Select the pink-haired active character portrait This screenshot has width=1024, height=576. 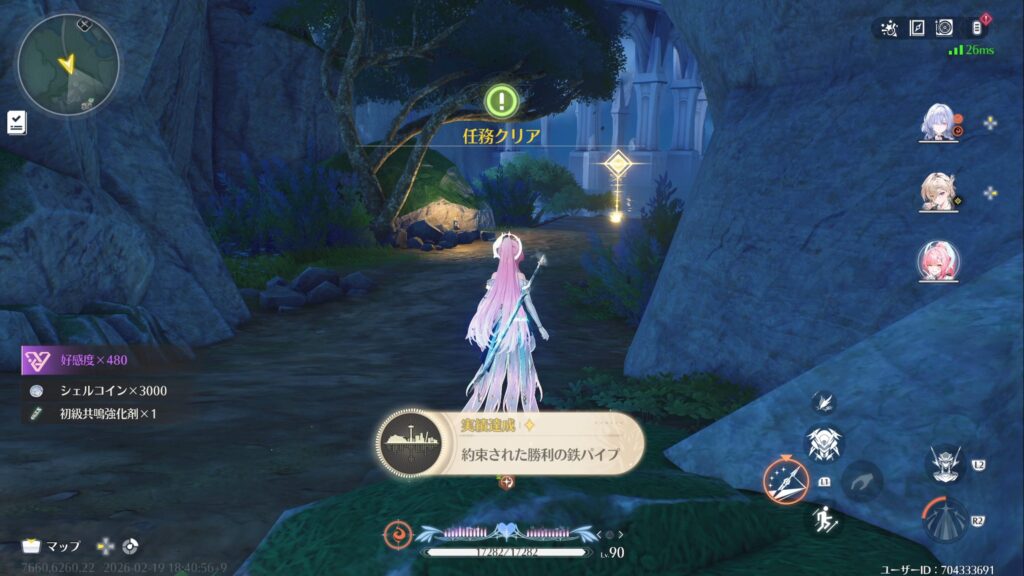[938, 262]
